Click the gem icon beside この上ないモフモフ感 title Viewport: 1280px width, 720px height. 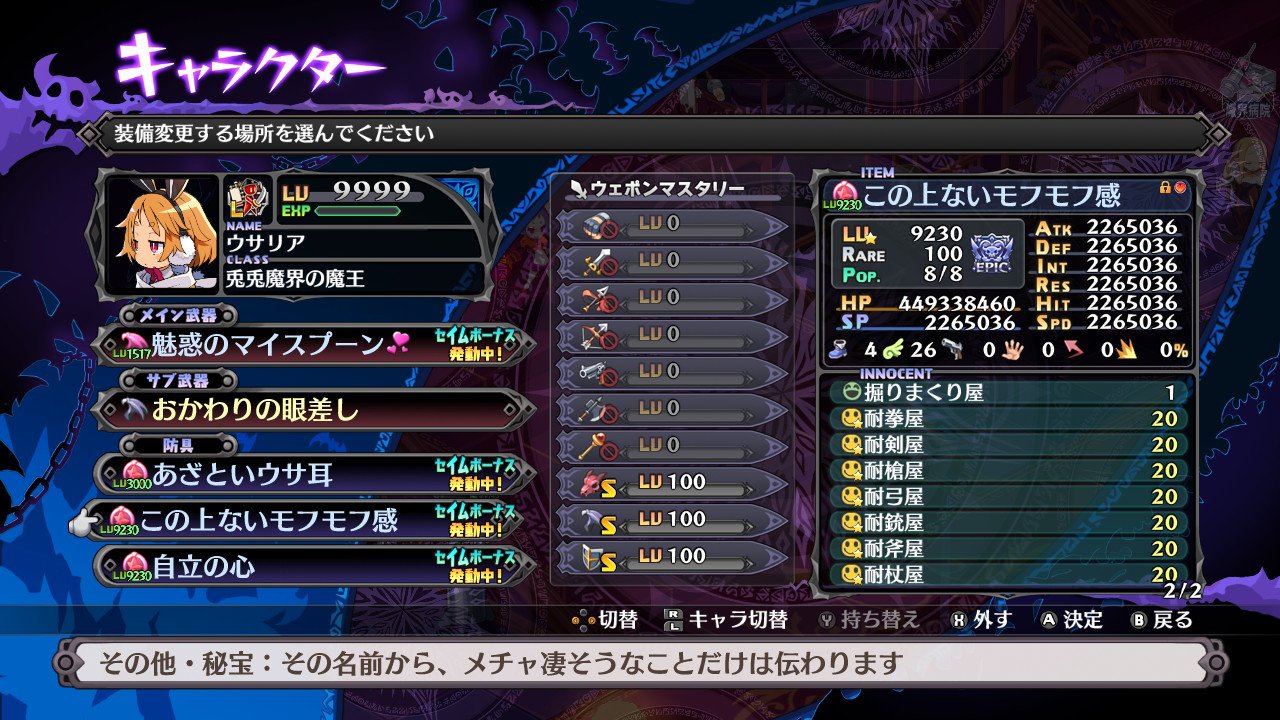coord(844,192)
